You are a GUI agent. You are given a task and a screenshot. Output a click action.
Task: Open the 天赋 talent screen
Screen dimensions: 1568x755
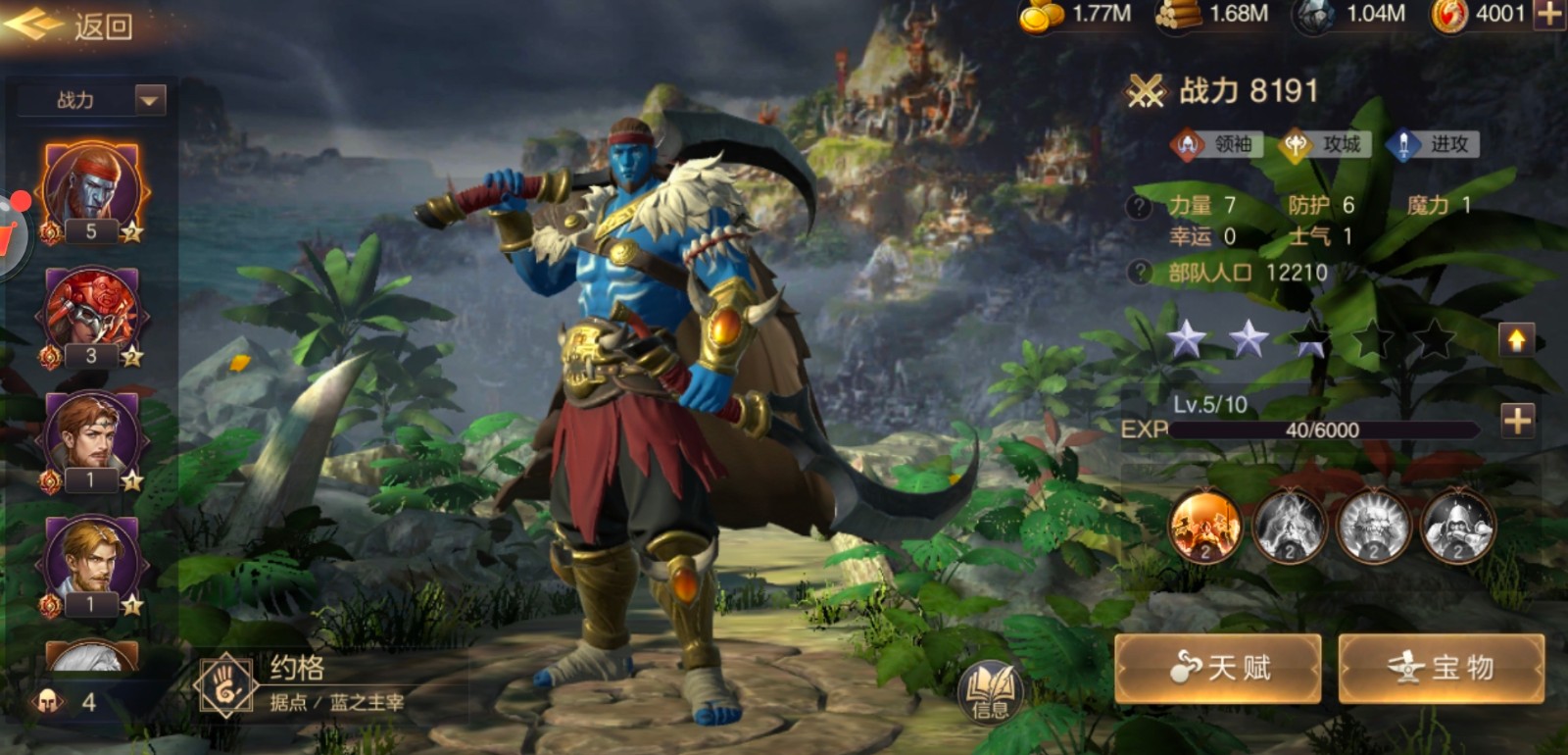pos(1218,668)
